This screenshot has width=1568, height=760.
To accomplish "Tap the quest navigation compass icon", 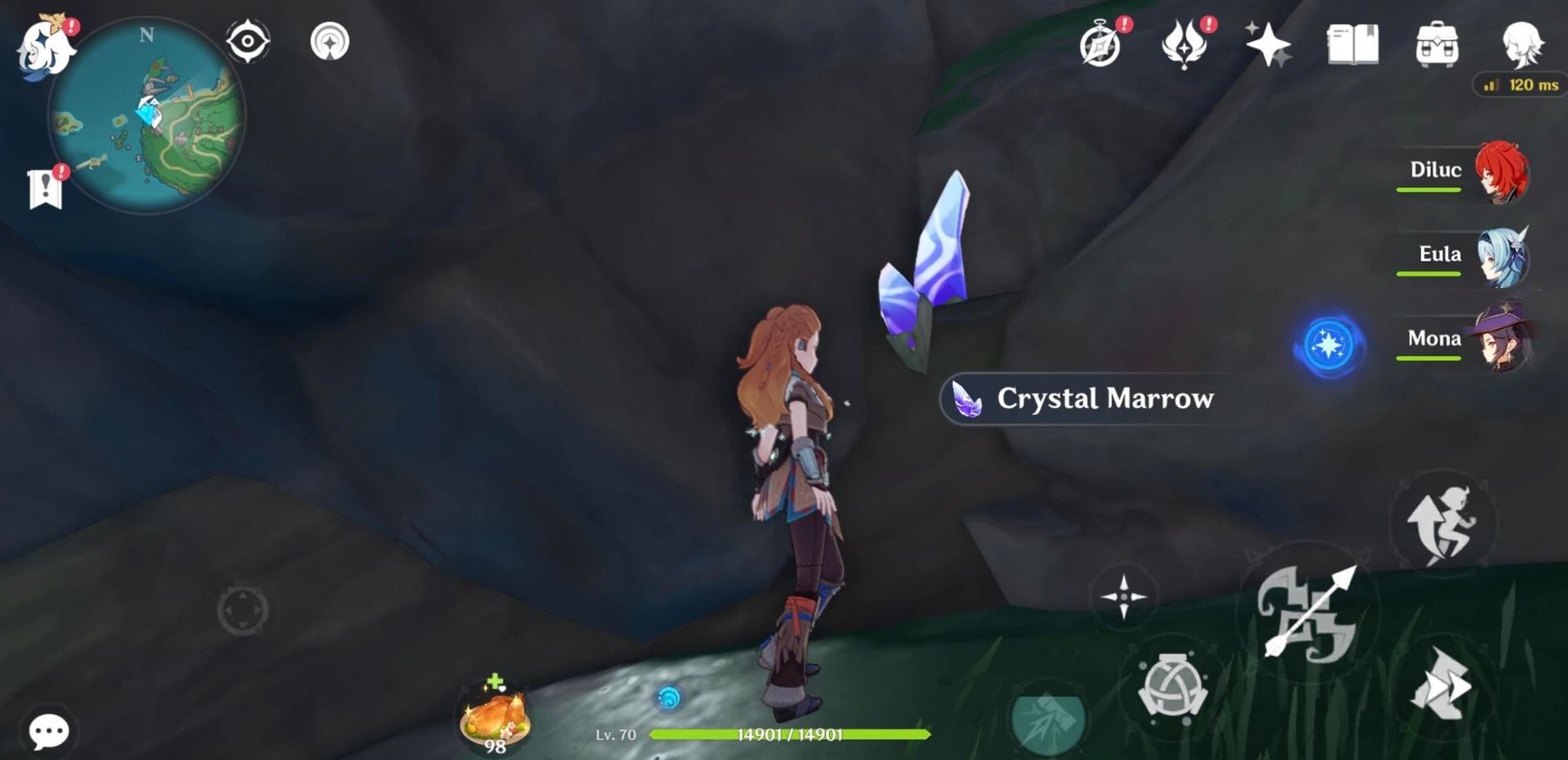I will 249,41.
